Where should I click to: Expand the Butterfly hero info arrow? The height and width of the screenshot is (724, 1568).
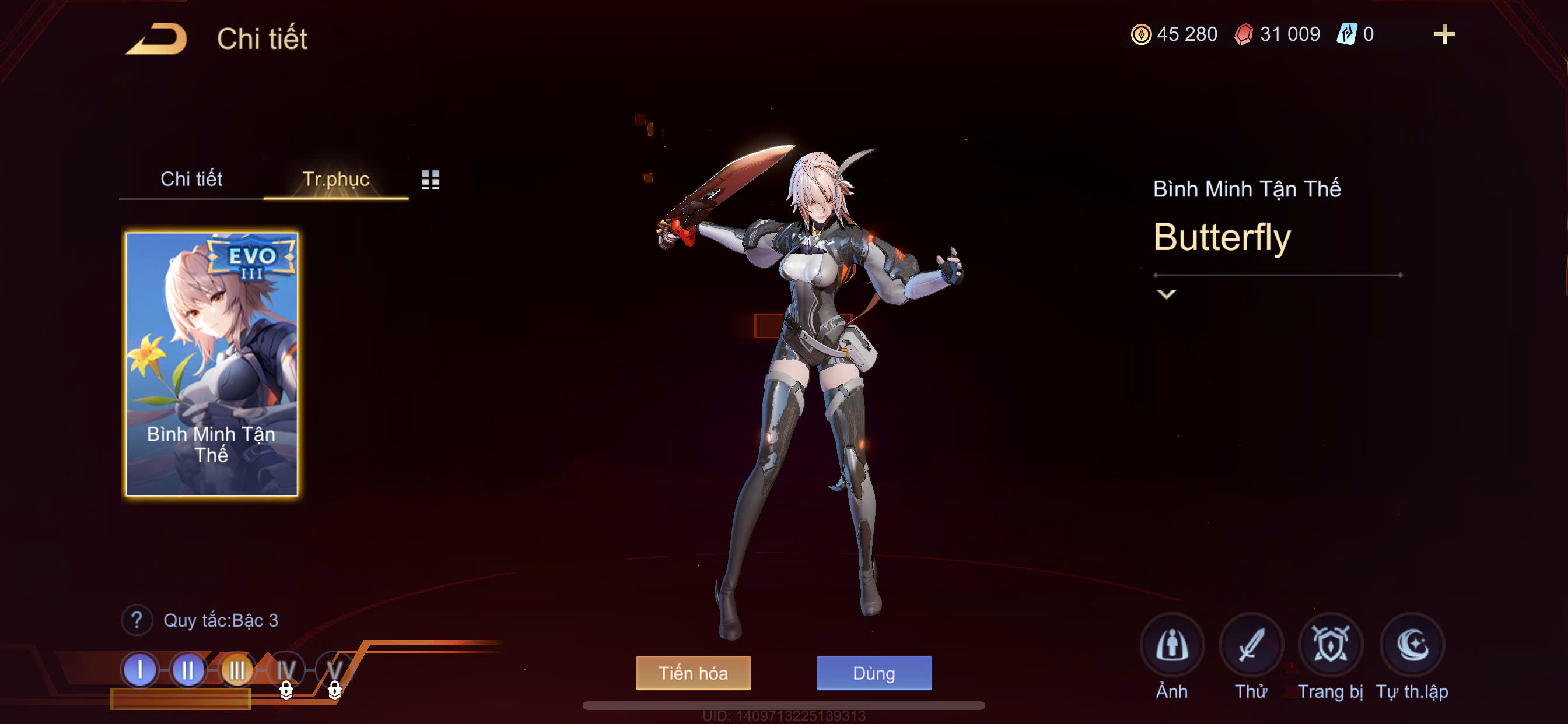pos(1165,294)
